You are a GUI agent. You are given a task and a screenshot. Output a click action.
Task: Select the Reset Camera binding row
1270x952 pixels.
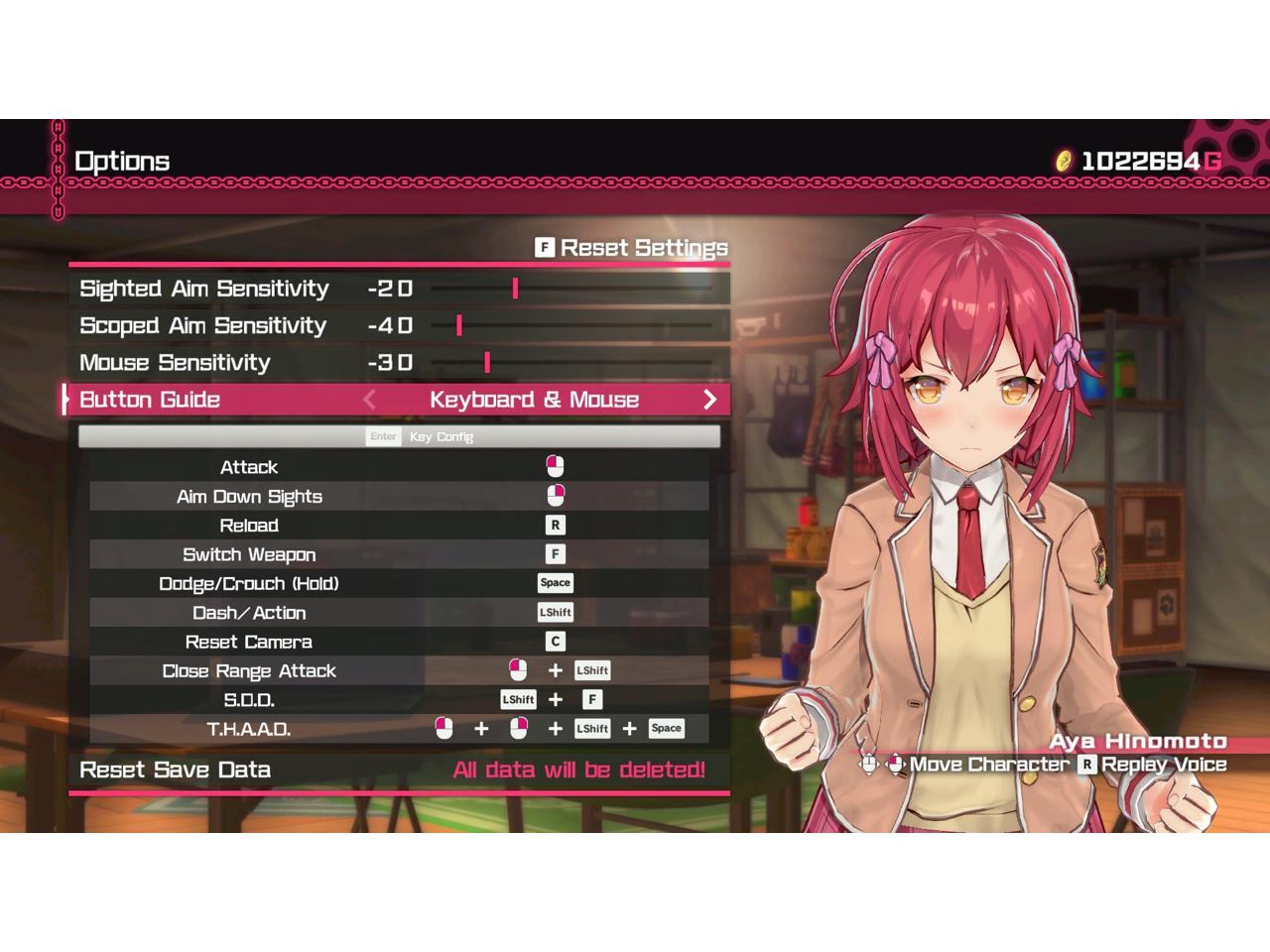coord(399,642)
